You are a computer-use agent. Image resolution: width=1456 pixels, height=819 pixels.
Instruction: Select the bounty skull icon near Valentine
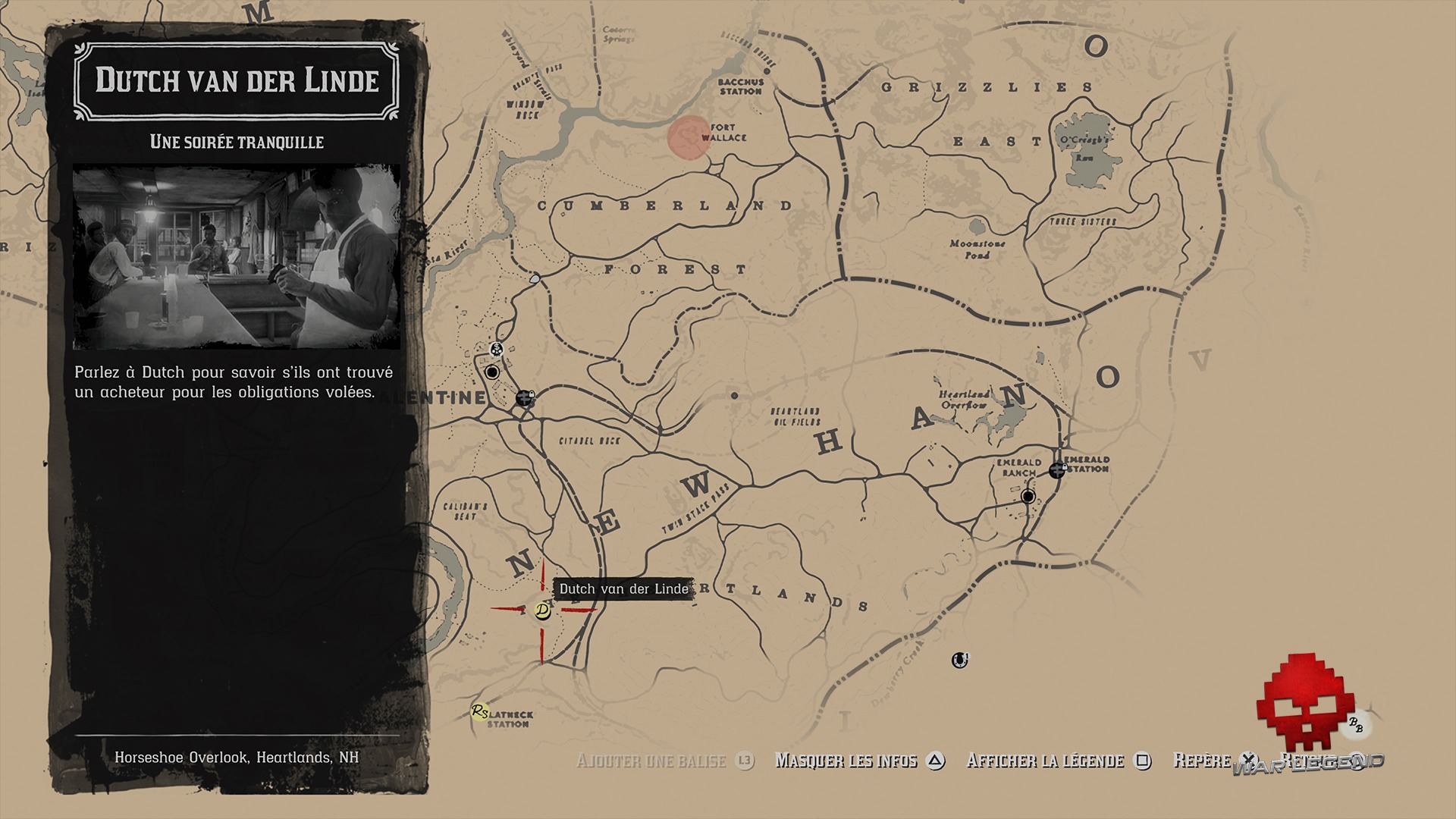[495, 349]
